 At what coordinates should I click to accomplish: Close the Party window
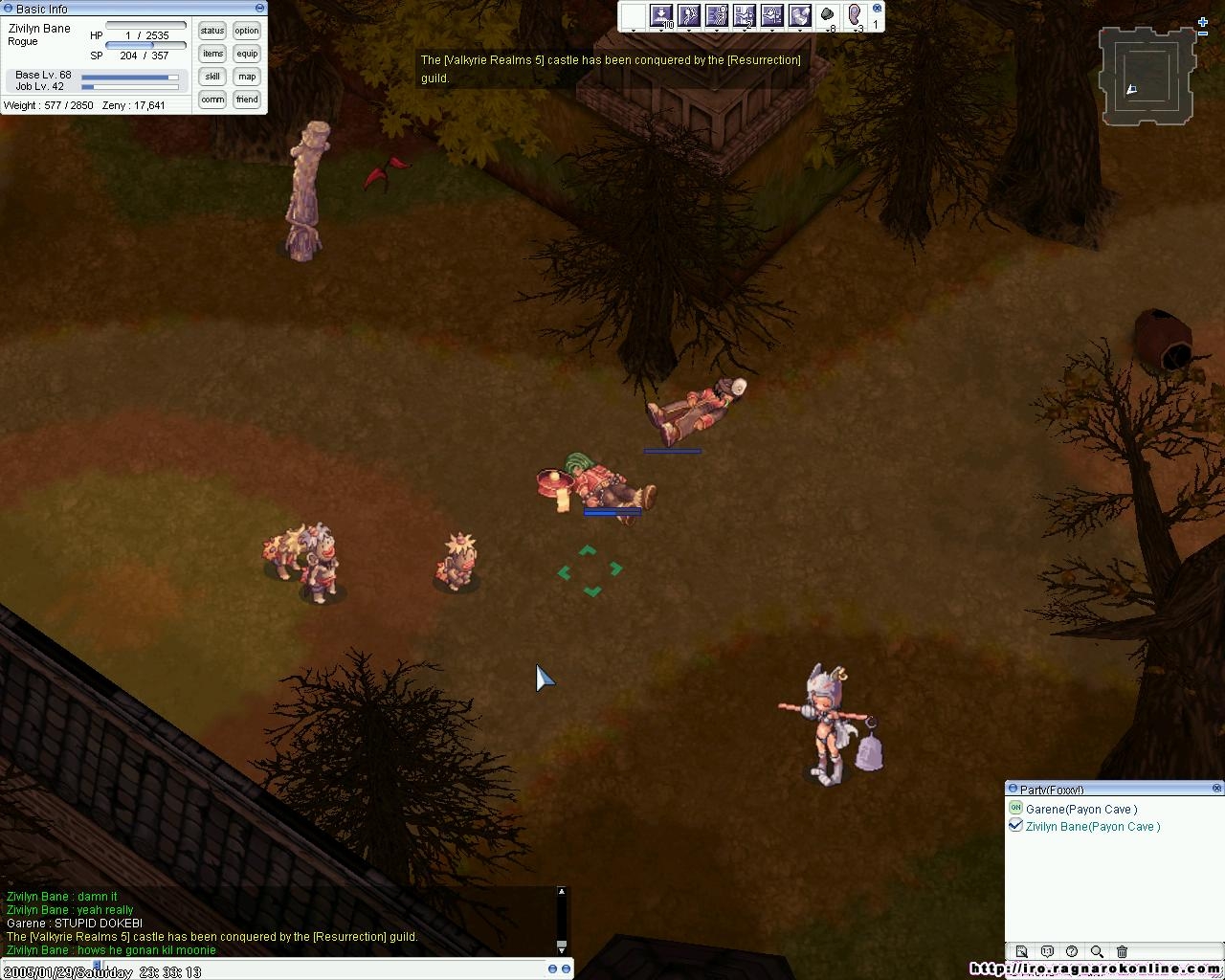tap(1217, 789)
